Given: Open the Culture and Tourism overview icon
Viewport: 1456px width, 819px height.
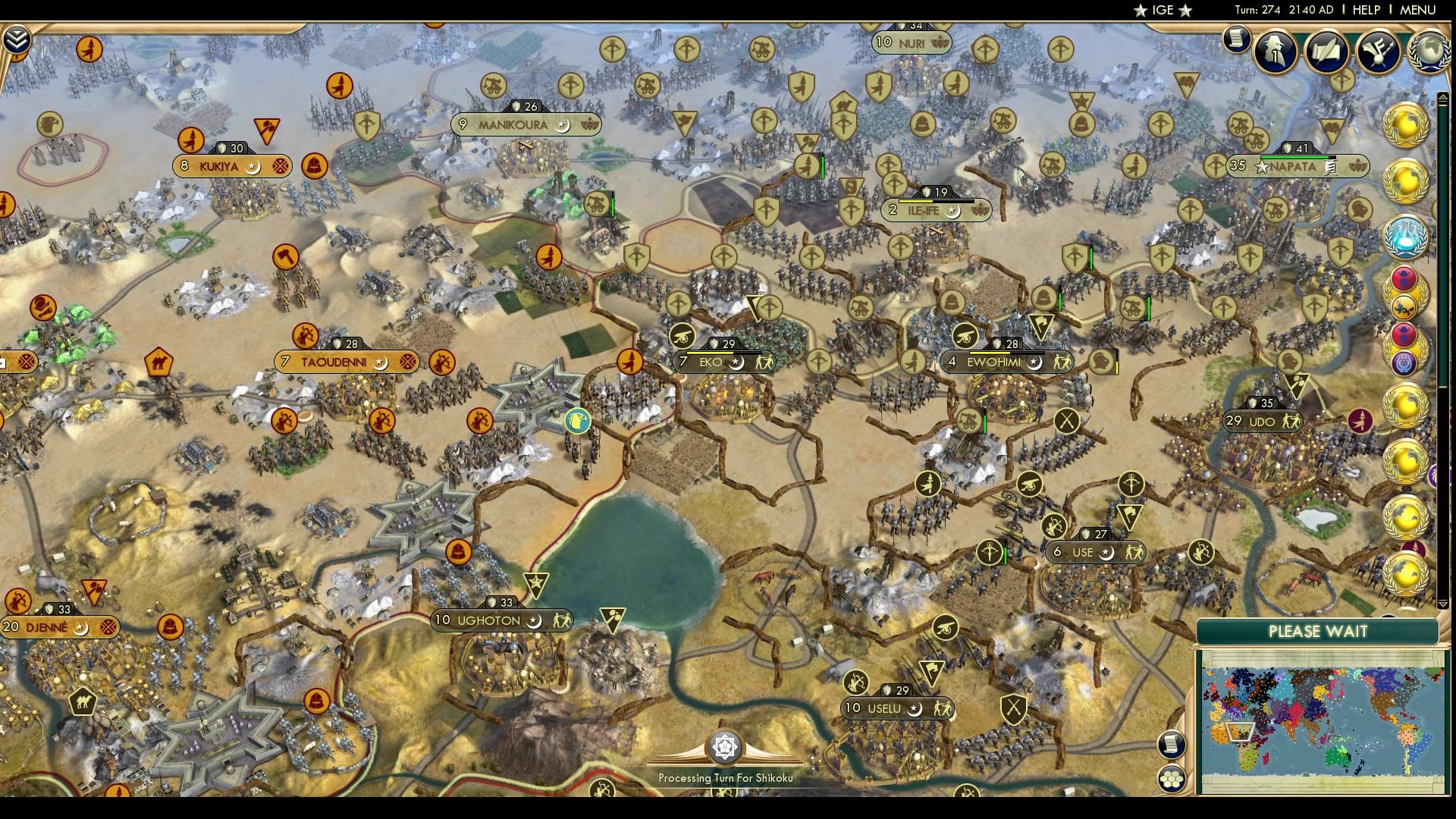Looking at the screenshot, I should [x=1379, y=52].
